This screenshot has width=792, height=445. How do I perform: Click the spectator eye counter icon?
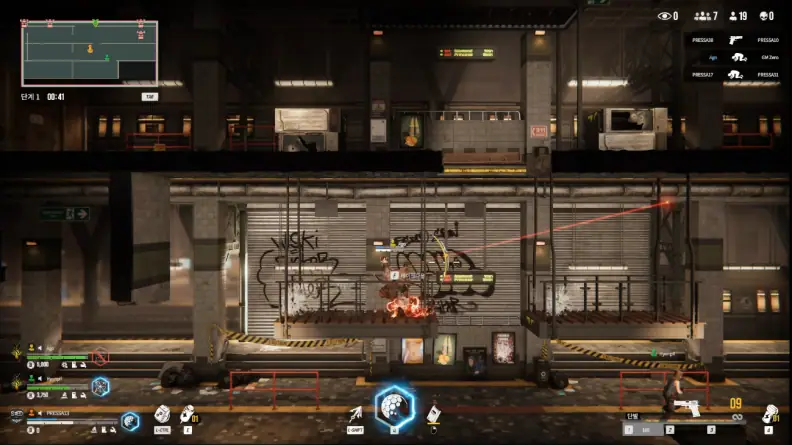(663, 16)
